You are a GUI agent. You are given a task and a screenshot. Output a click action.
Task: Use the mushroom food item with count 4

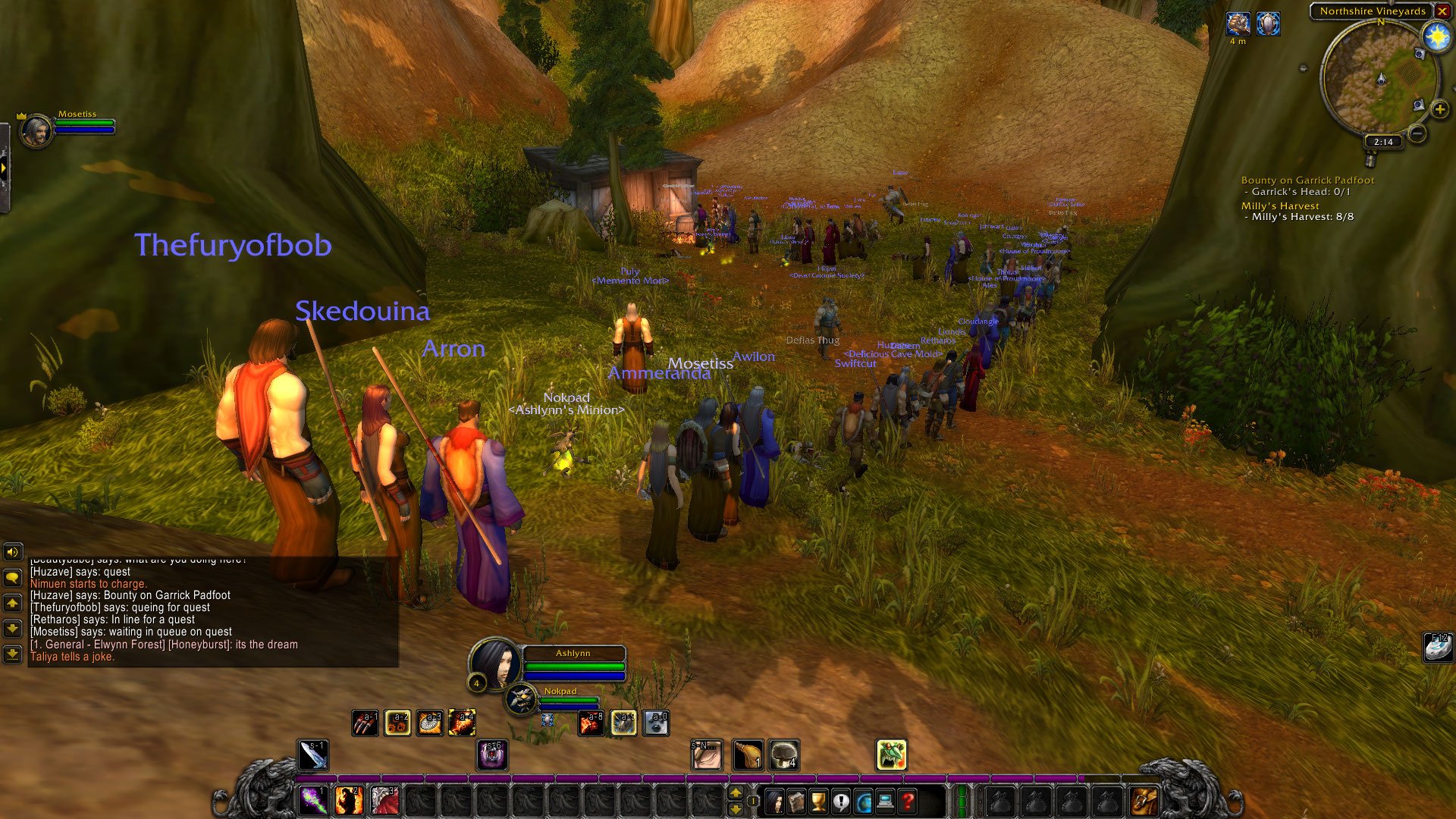tap(783, 755)
